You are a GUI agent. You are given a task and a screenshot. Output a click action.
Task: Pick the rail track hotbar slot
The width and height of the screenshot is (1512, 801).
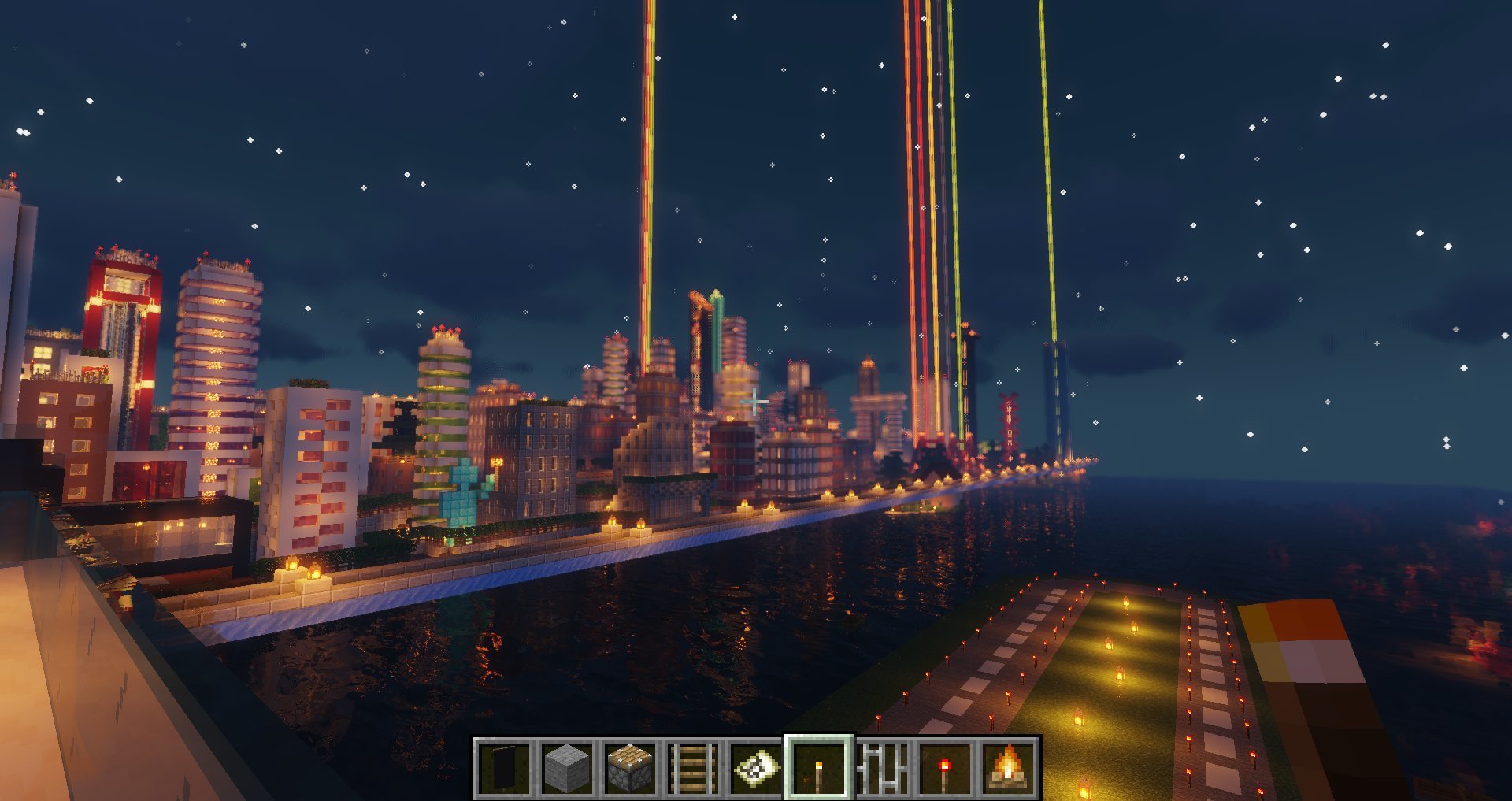[x=694, y=767]
